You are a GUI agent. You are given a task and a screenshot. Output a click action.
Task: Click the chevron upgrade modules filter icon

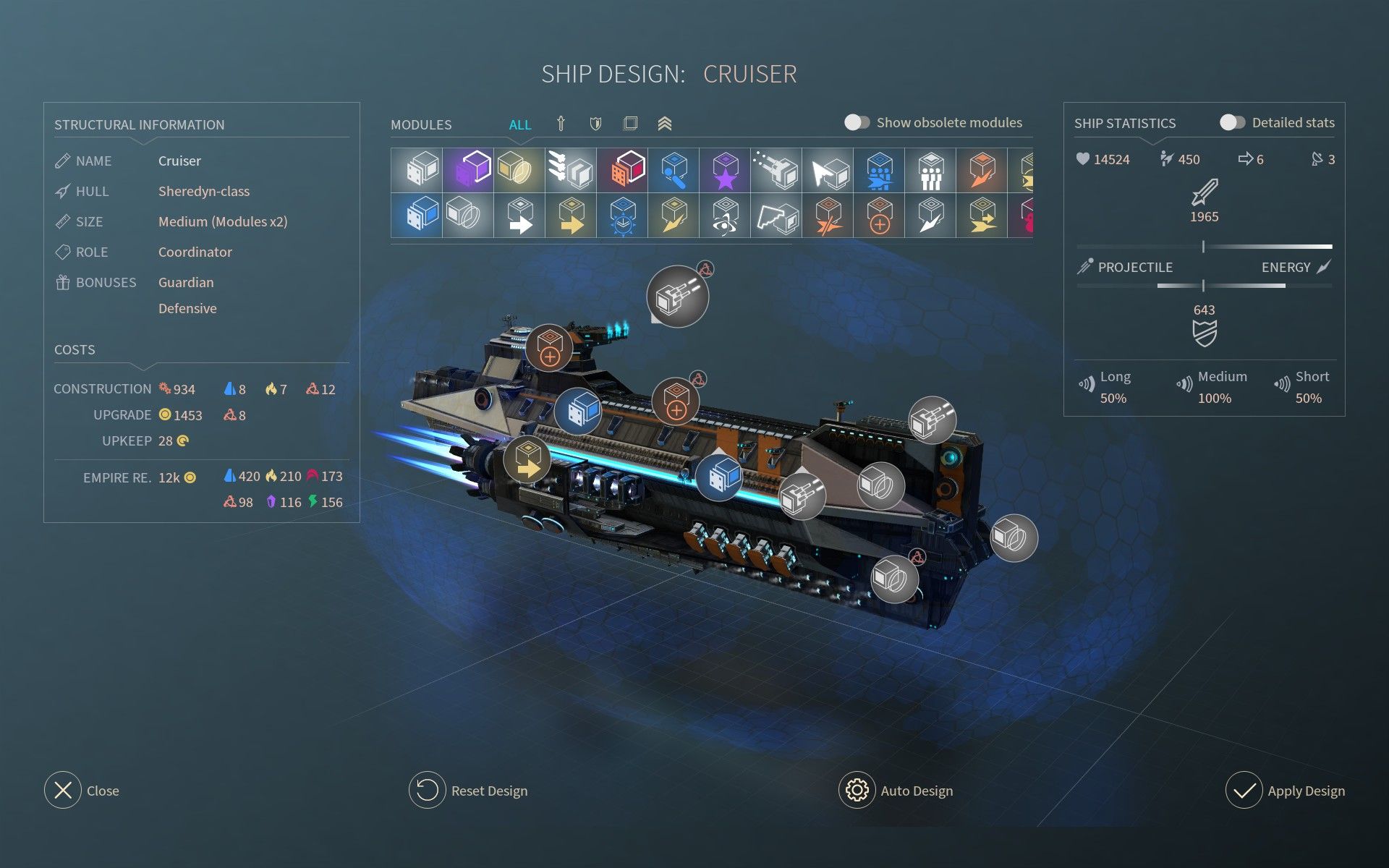tap(666, 124)
